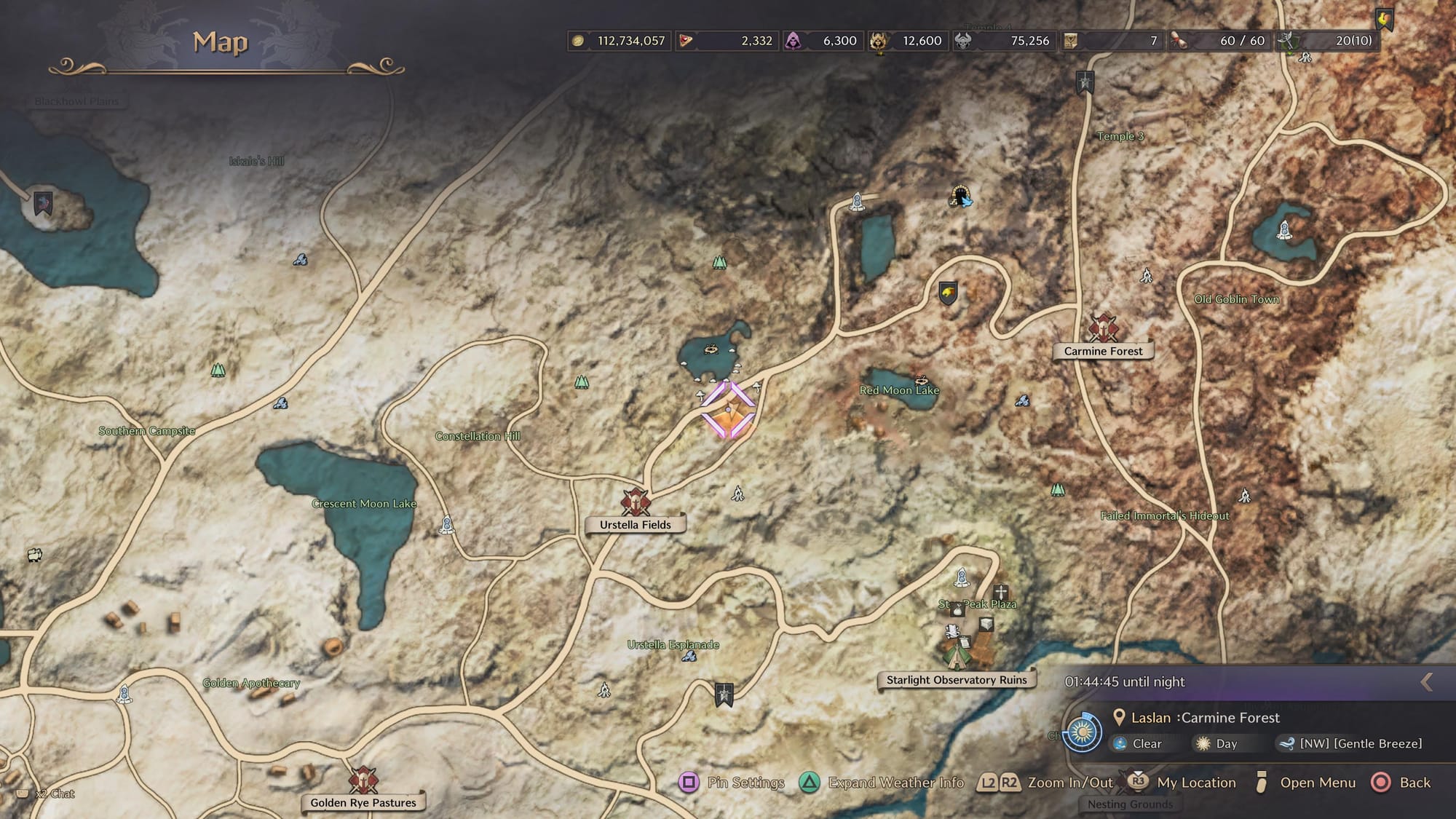Click the Old Goblin Town map label

coord(1236,299)
